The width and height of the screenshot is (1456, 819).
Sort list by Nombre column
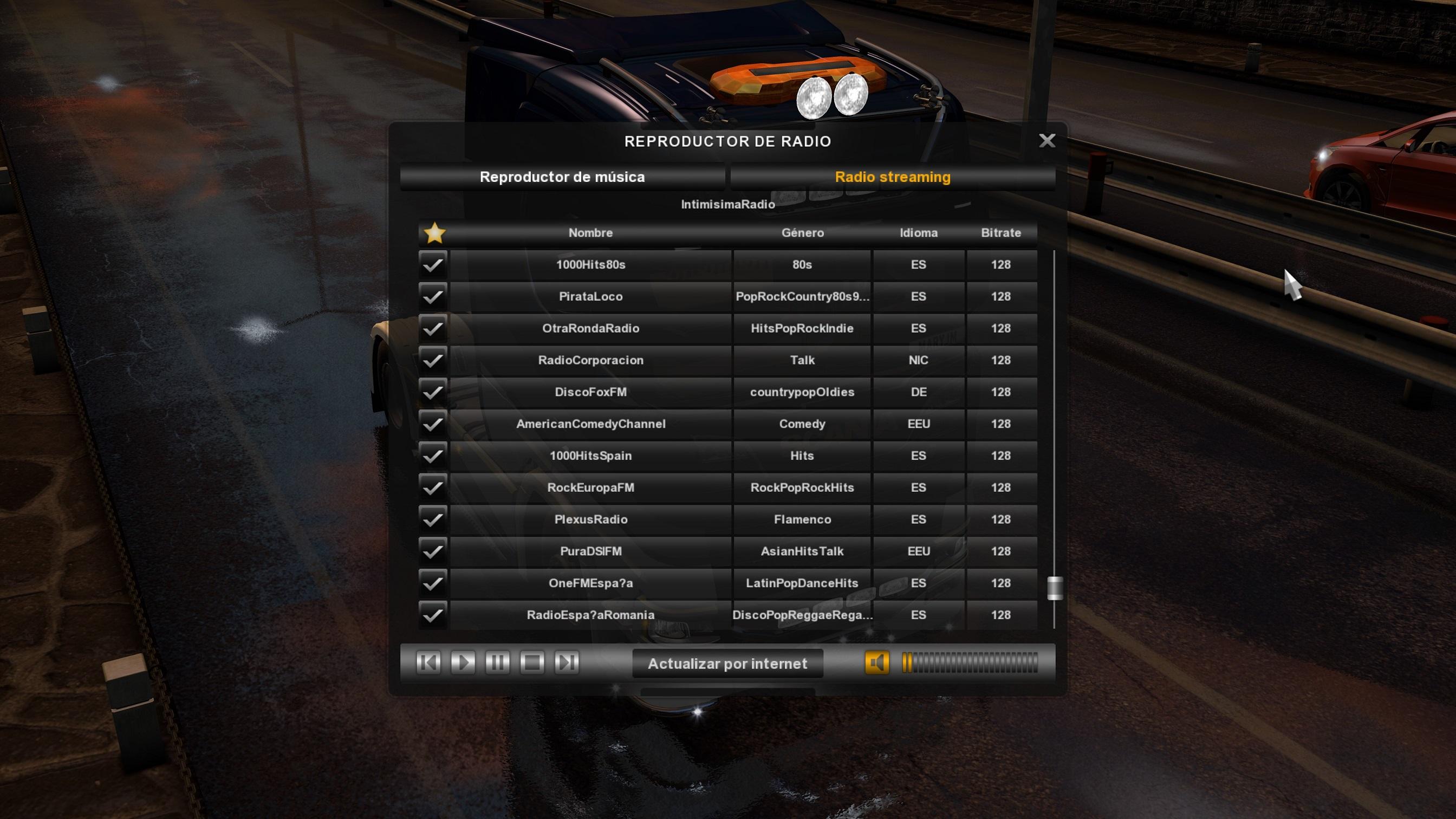[590, 233]
